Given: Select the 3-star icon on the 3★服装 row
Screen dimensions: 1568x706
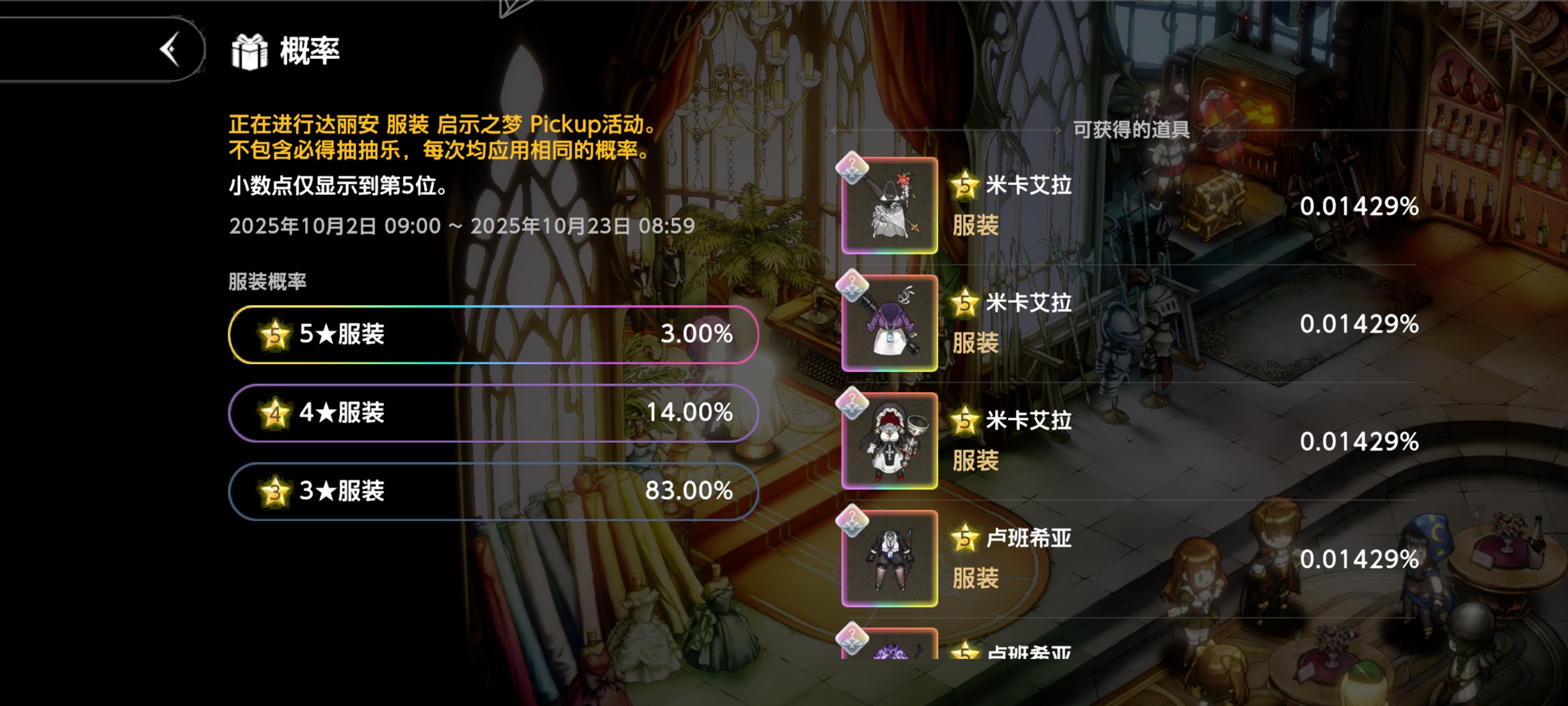Looking at the screenshot, I should (x=275, y=491).
